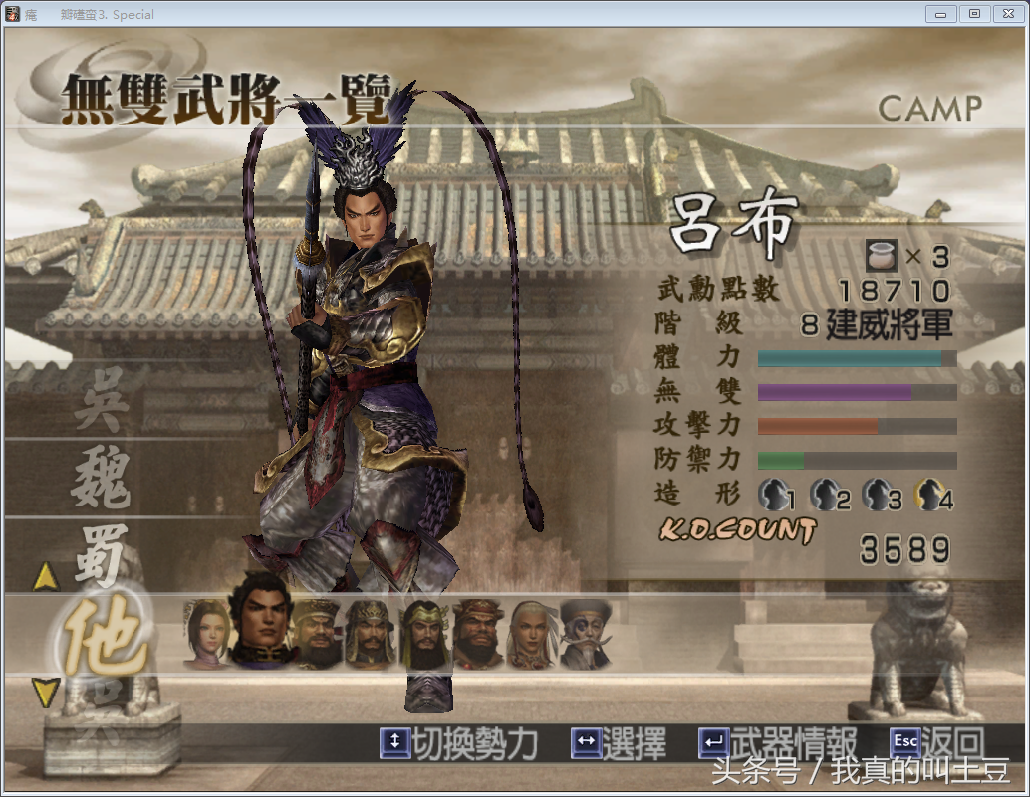
Task: Choose the white-haired woman portrait
Action: [x=531, y=634]
